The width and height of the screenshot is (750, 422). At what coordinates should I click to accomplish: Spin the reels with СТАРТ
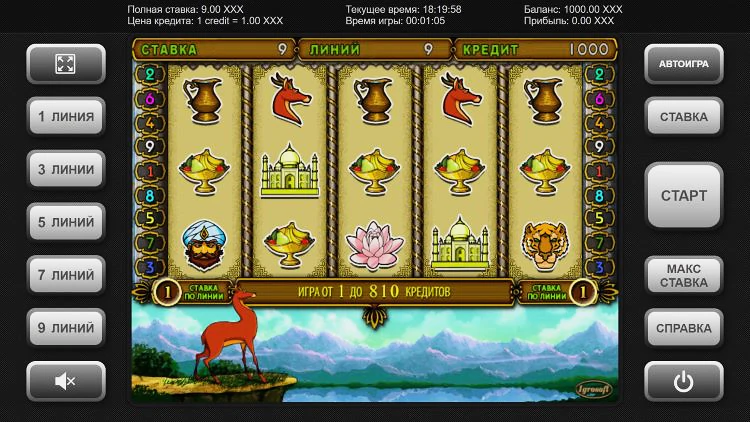pyautogui.click(x=683, y=196)
